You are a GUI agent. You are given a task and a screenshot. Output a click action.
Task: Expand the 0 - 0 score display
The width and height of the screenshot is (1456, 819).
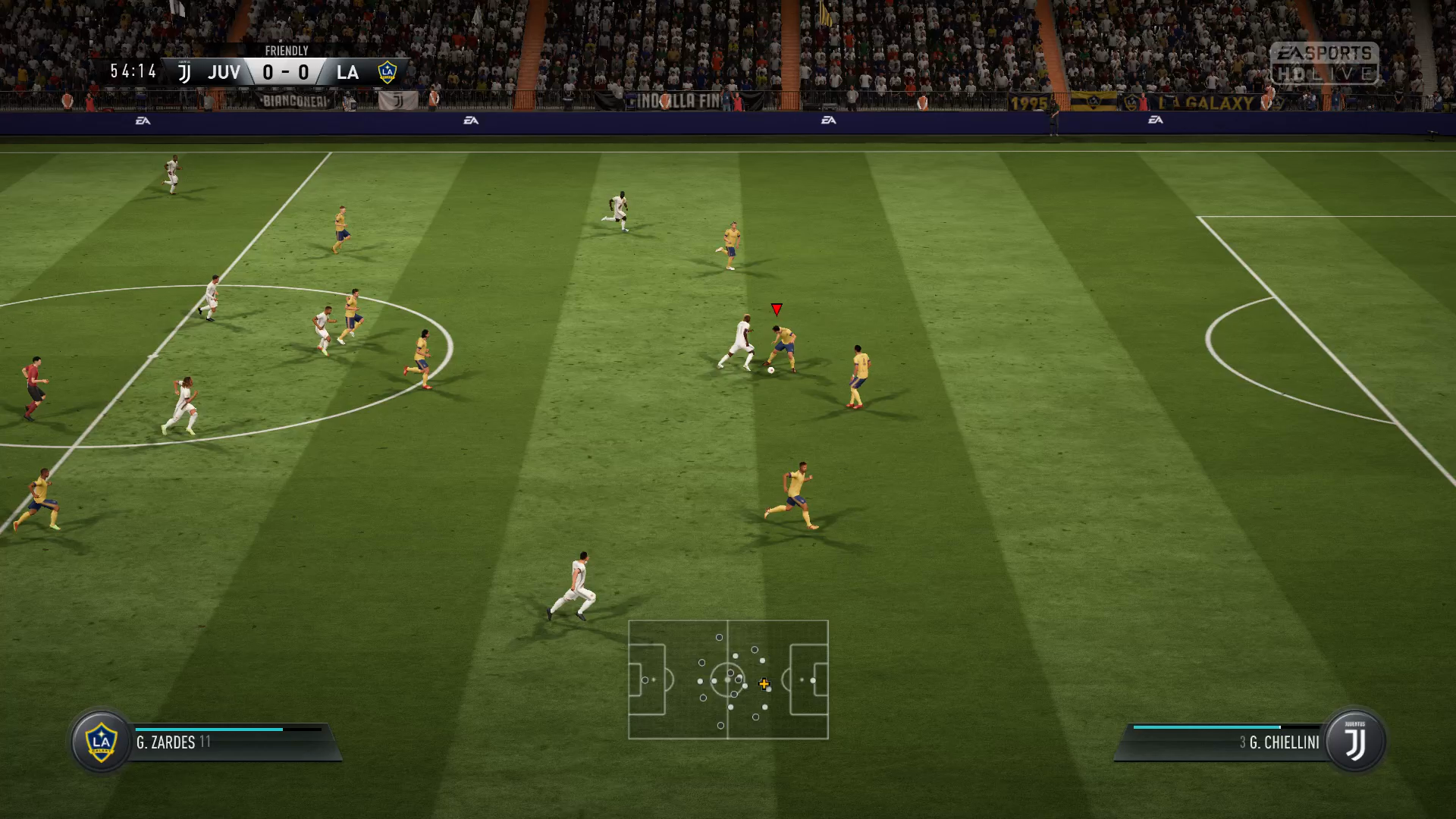(285, 72)
